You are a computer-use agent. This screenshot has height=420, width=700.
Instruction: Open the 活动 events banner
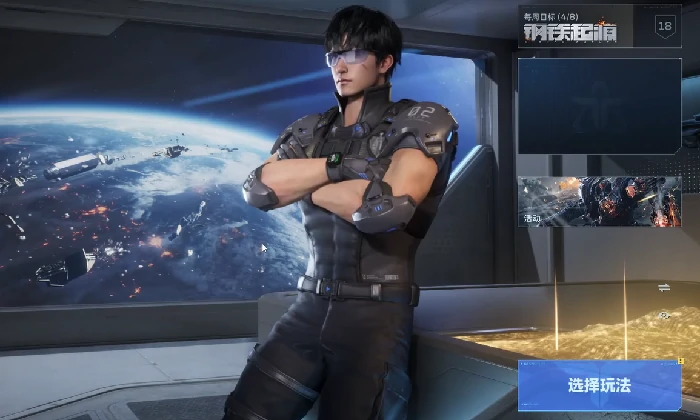coord(599,202)
